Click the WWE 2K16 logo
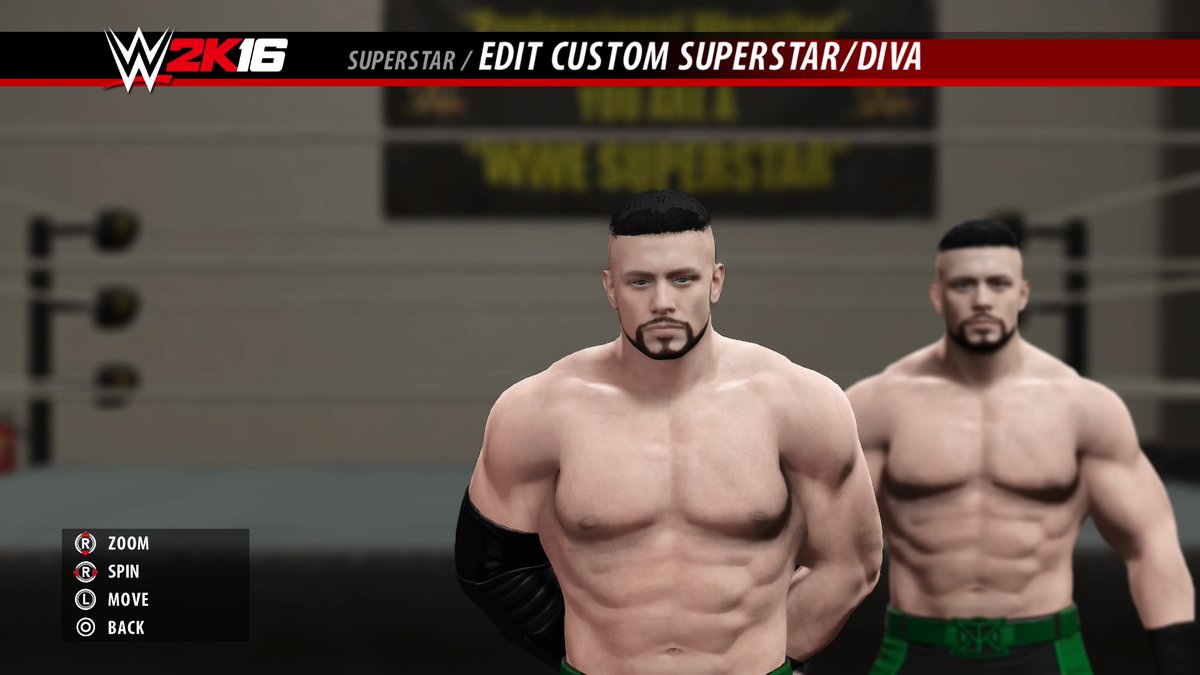The height and width of the screenshot is (675, 1200). pyautogui.click(x=197, y=57)
